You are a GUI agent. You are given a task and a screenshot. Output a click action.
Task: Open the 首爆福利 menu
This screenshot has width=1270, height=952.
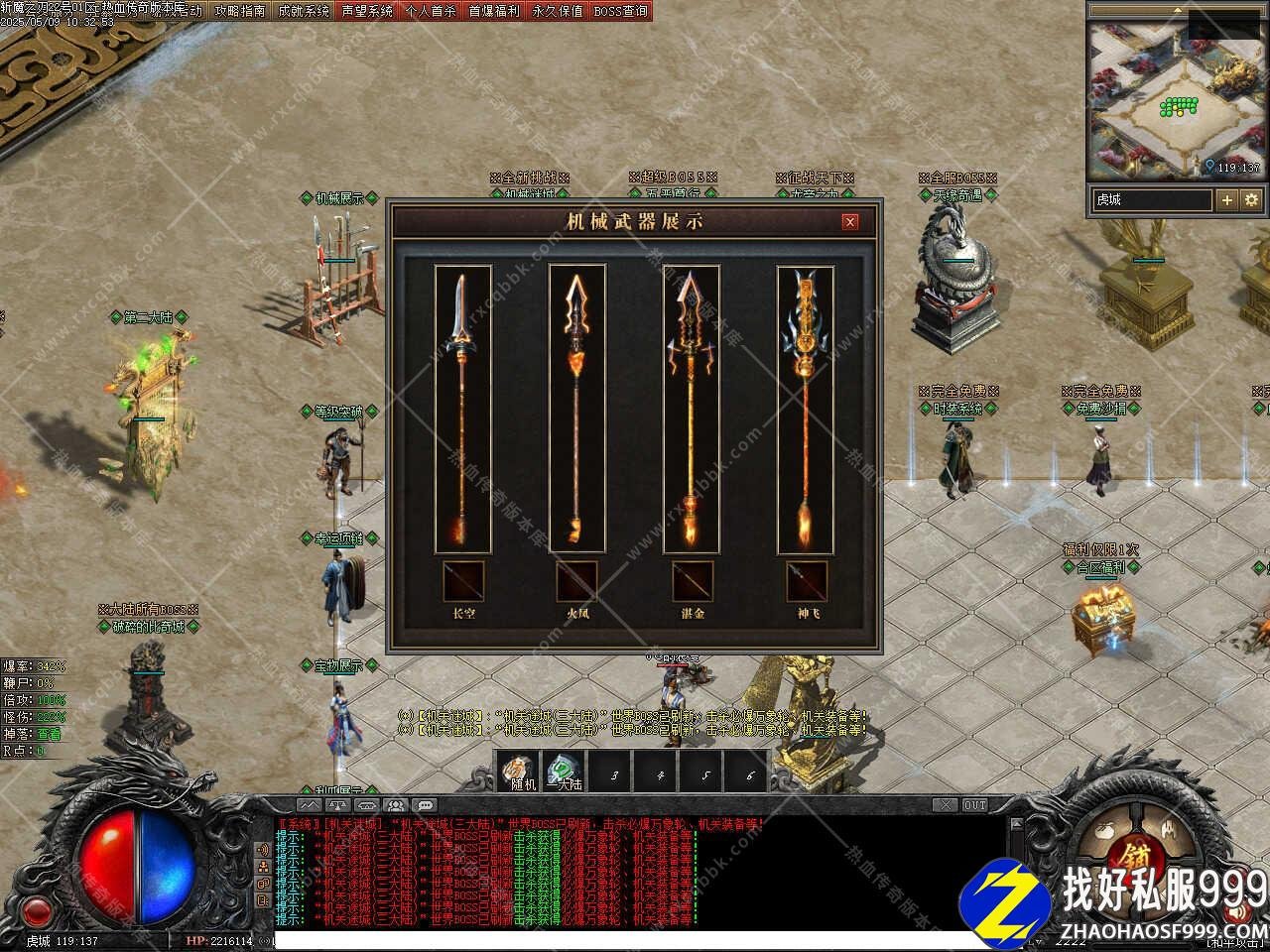[x=494, y=11]
